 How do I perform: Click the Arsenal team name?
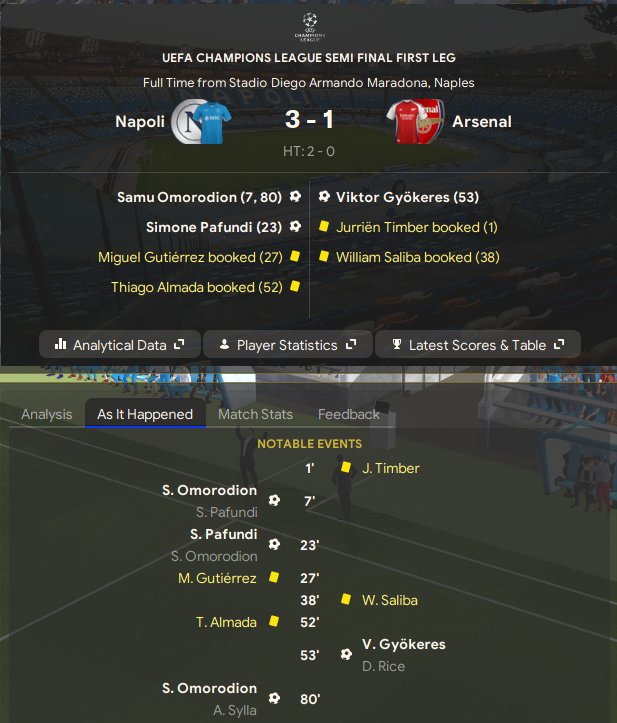pyautogui.click(x=481, y=122)
